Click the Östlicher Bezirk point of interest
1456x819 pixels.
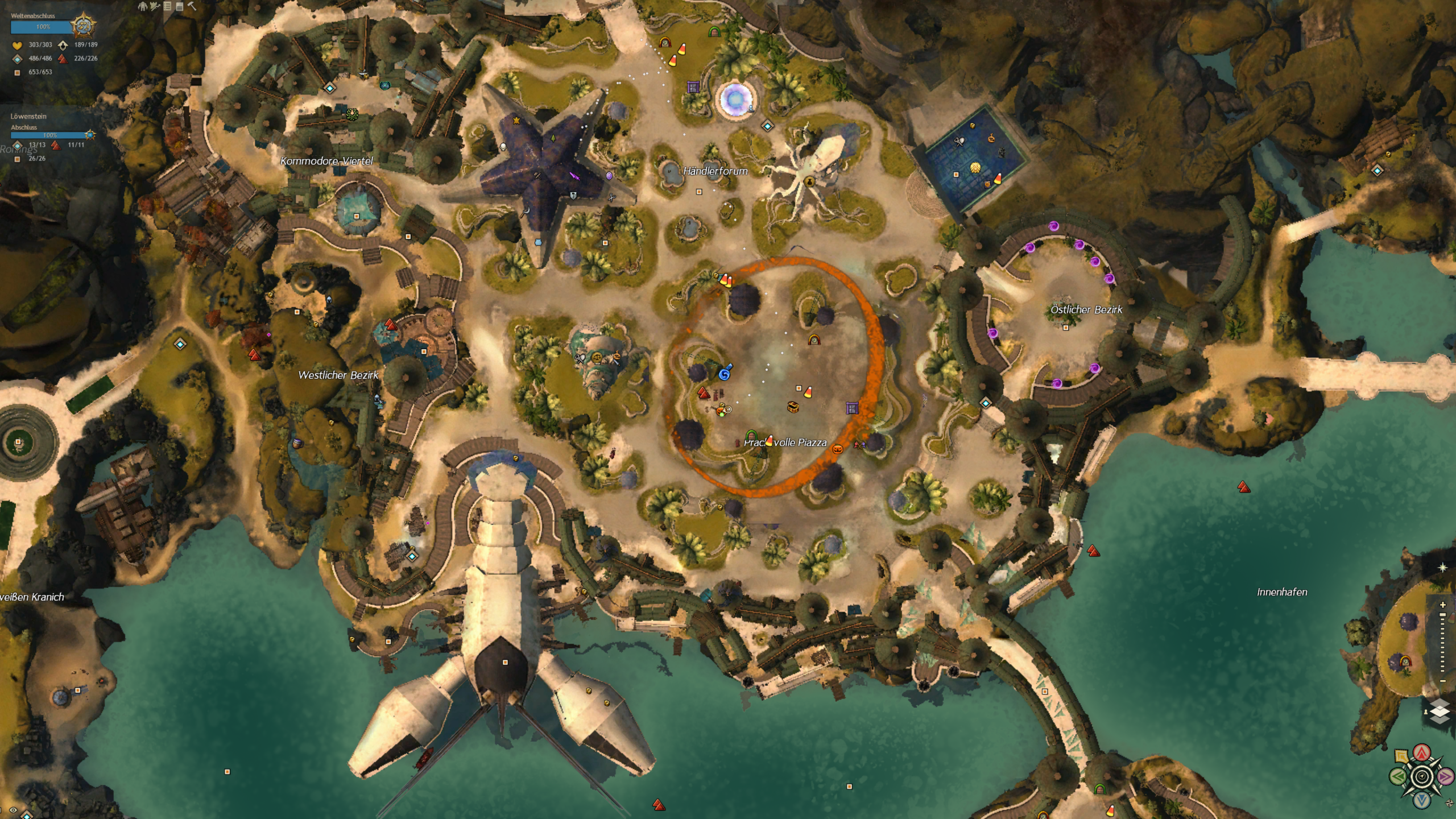click(x=1066, y=328)
